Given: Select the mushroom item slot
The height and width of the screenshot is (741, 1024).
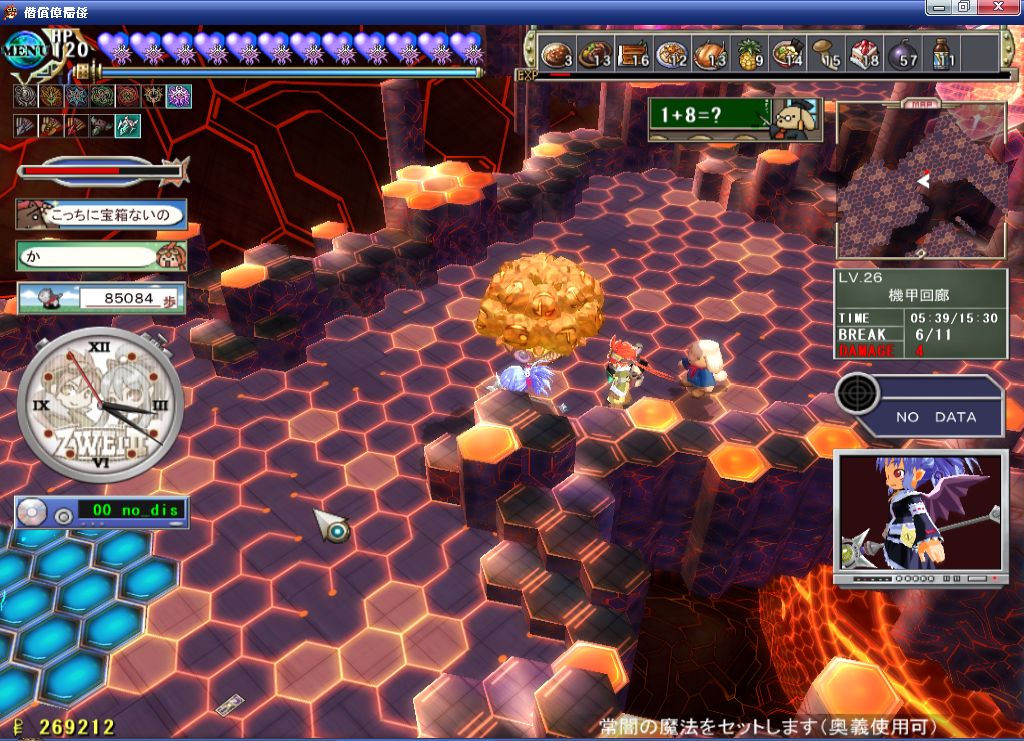Looking at the screenshot, I should coord(826,53).
